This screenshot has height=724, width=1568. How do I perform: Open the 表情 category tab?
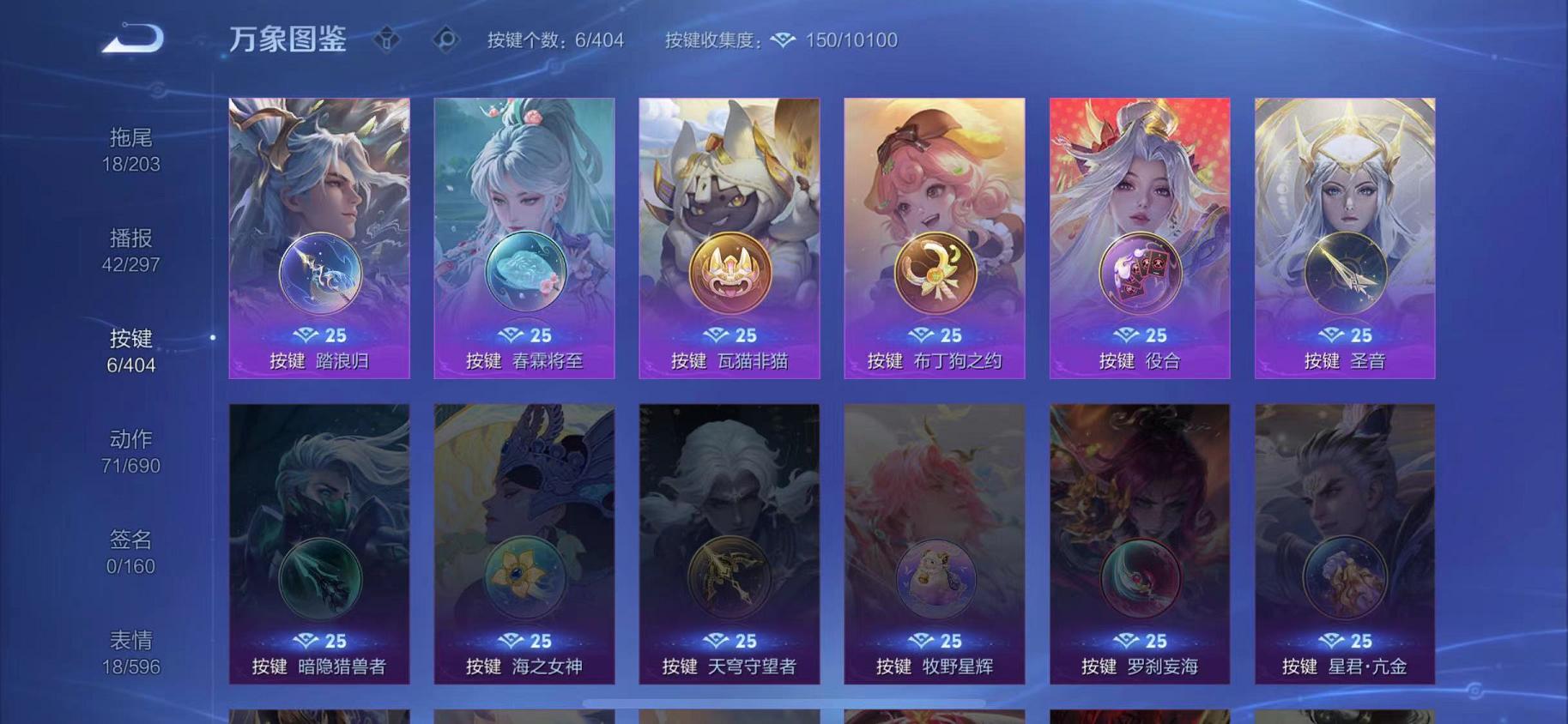click(x=135, y=652)
